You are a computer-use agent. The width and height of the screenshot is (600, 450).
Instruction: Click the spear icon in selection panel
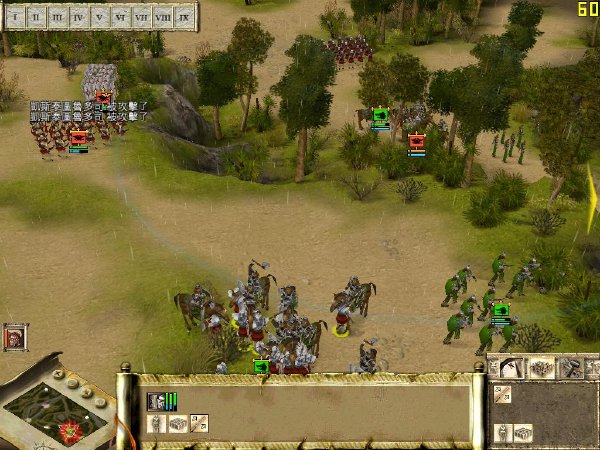199,424
